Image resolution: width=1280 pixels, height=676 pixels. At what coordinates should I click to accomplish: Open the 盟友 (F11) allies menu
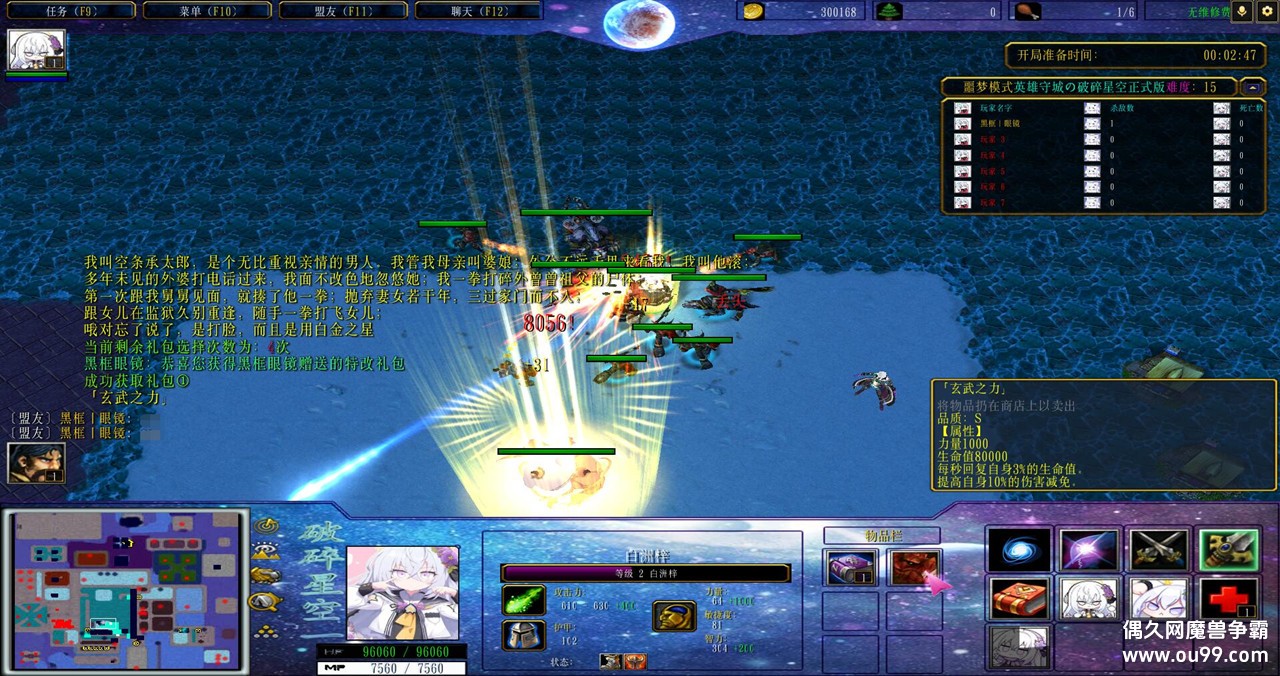click(343, 11)
